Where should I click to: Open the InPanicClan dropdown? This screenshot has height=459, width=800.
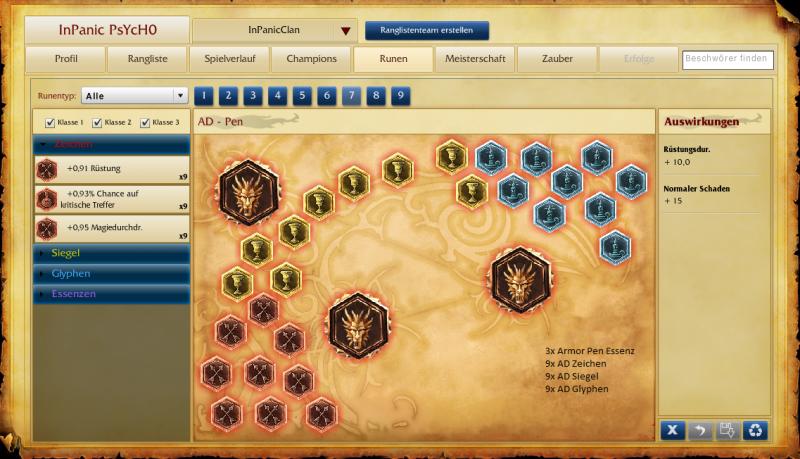pos(346,32)
